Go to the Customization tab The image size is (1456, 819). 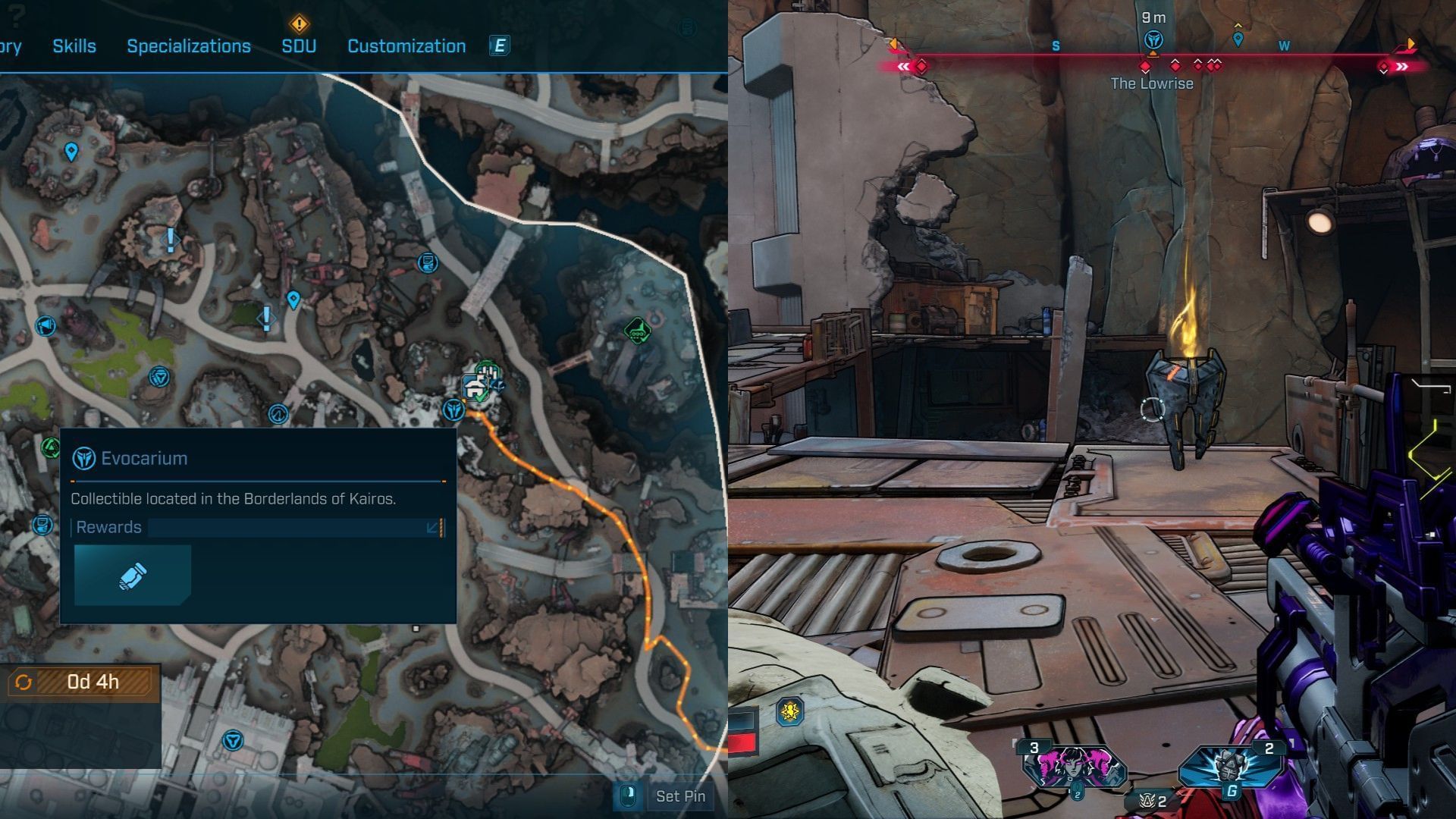(406, 46)
